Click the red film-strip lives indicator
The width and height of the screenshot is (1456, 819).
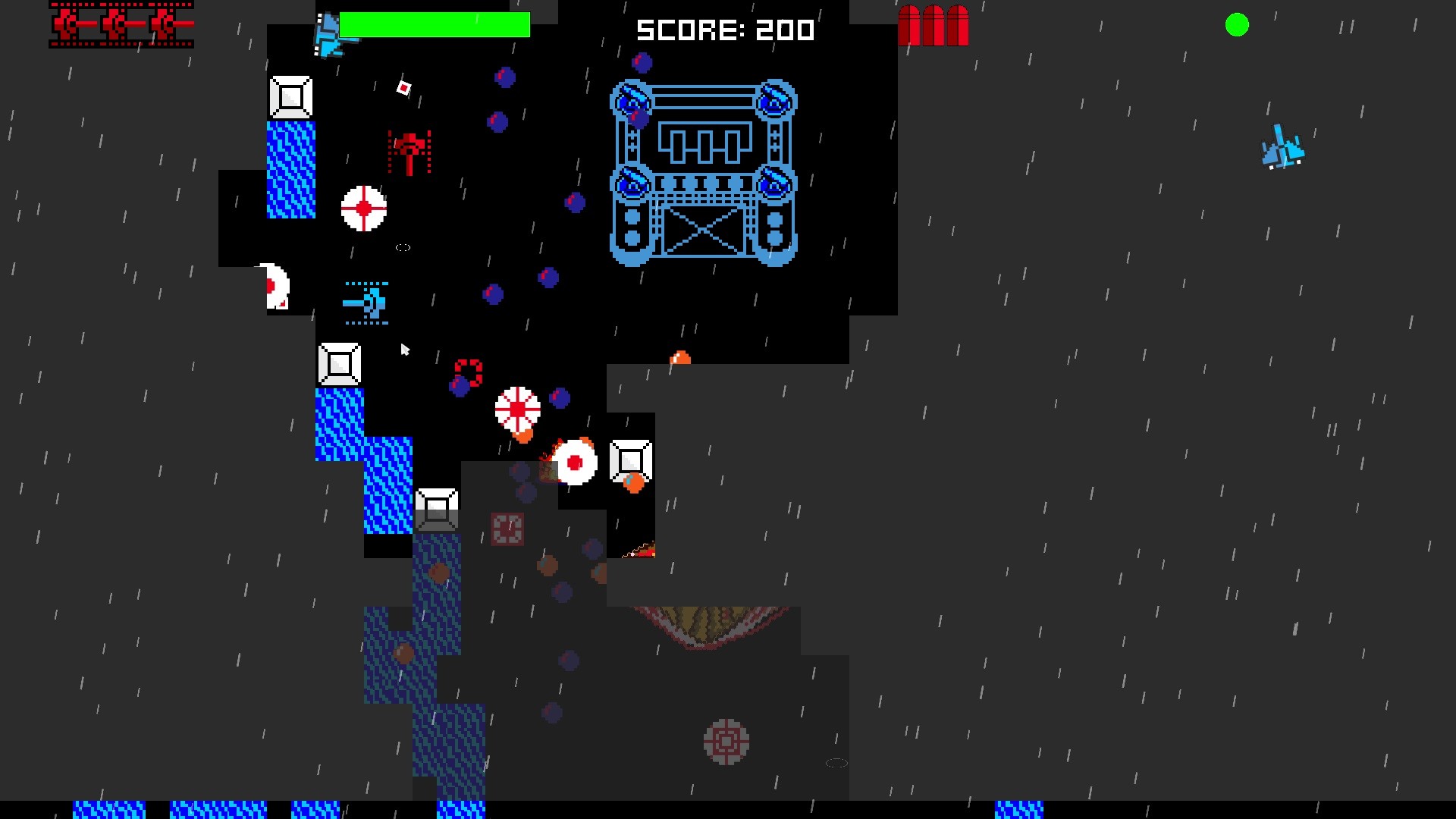pos(120,25)
